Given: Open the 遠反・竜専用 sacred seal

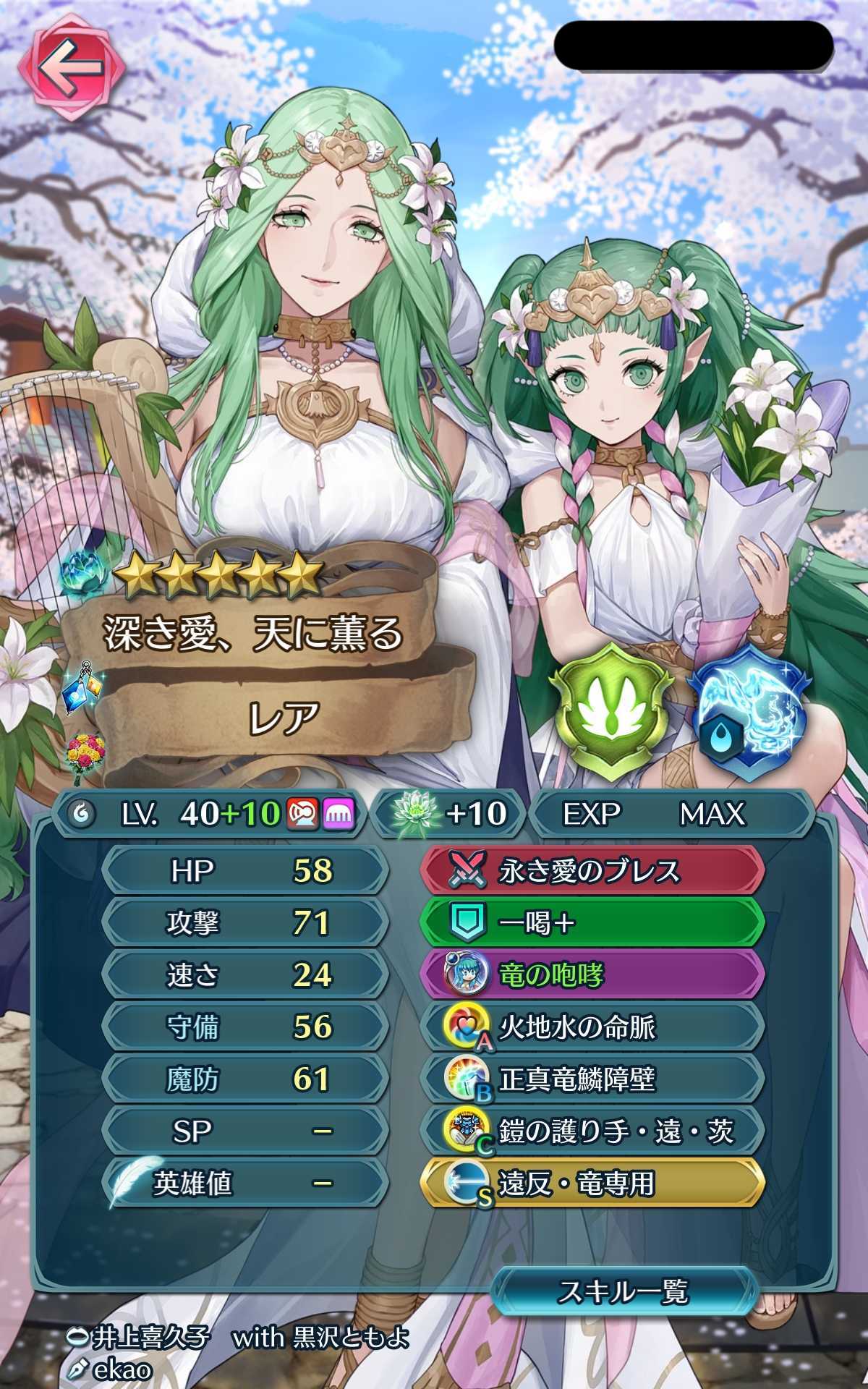Looking at the screenshot, I should coord(592,1184).
